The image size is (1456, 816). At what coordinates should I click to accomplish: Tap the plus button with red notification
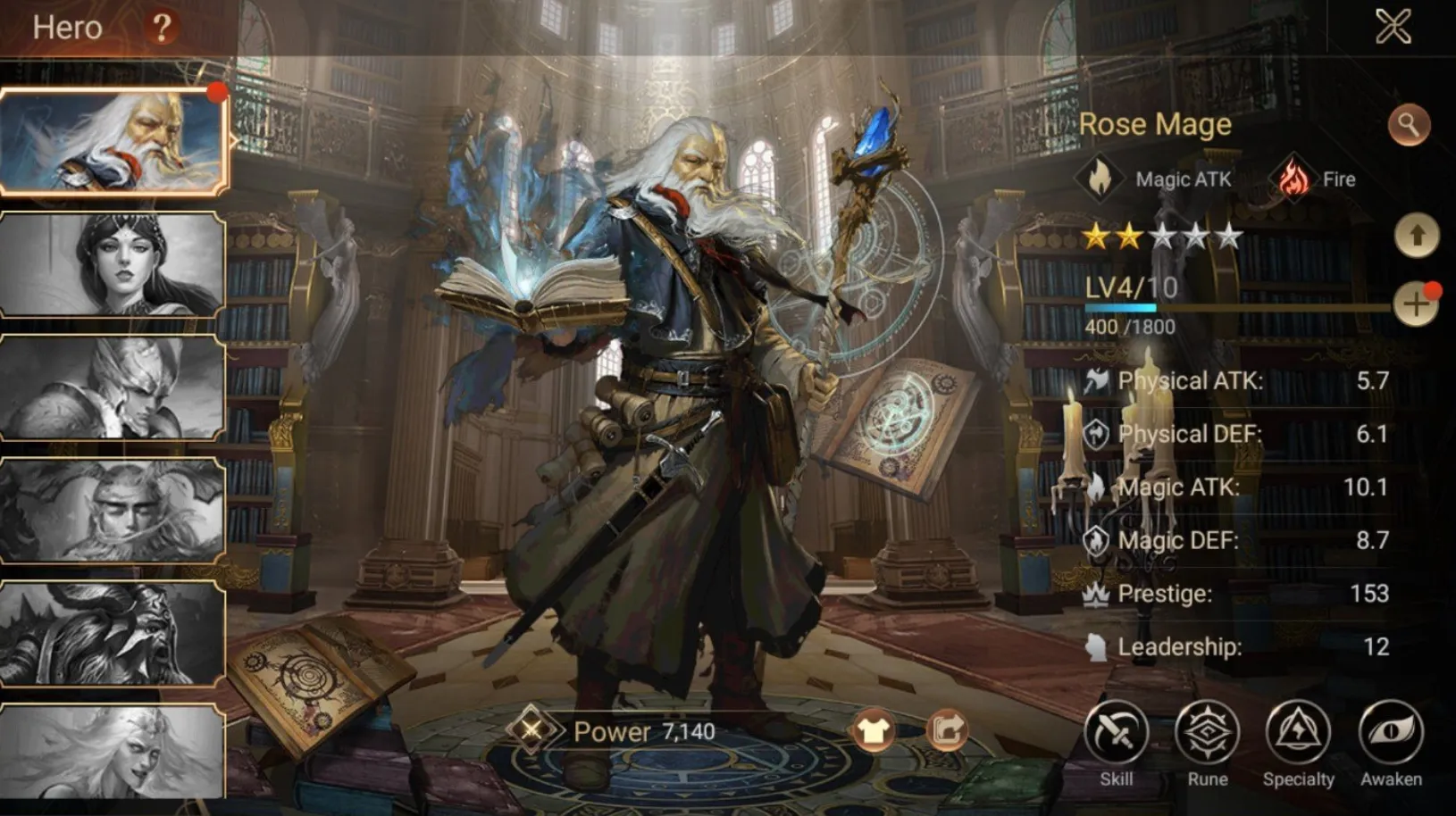[x=1415, y=304]
